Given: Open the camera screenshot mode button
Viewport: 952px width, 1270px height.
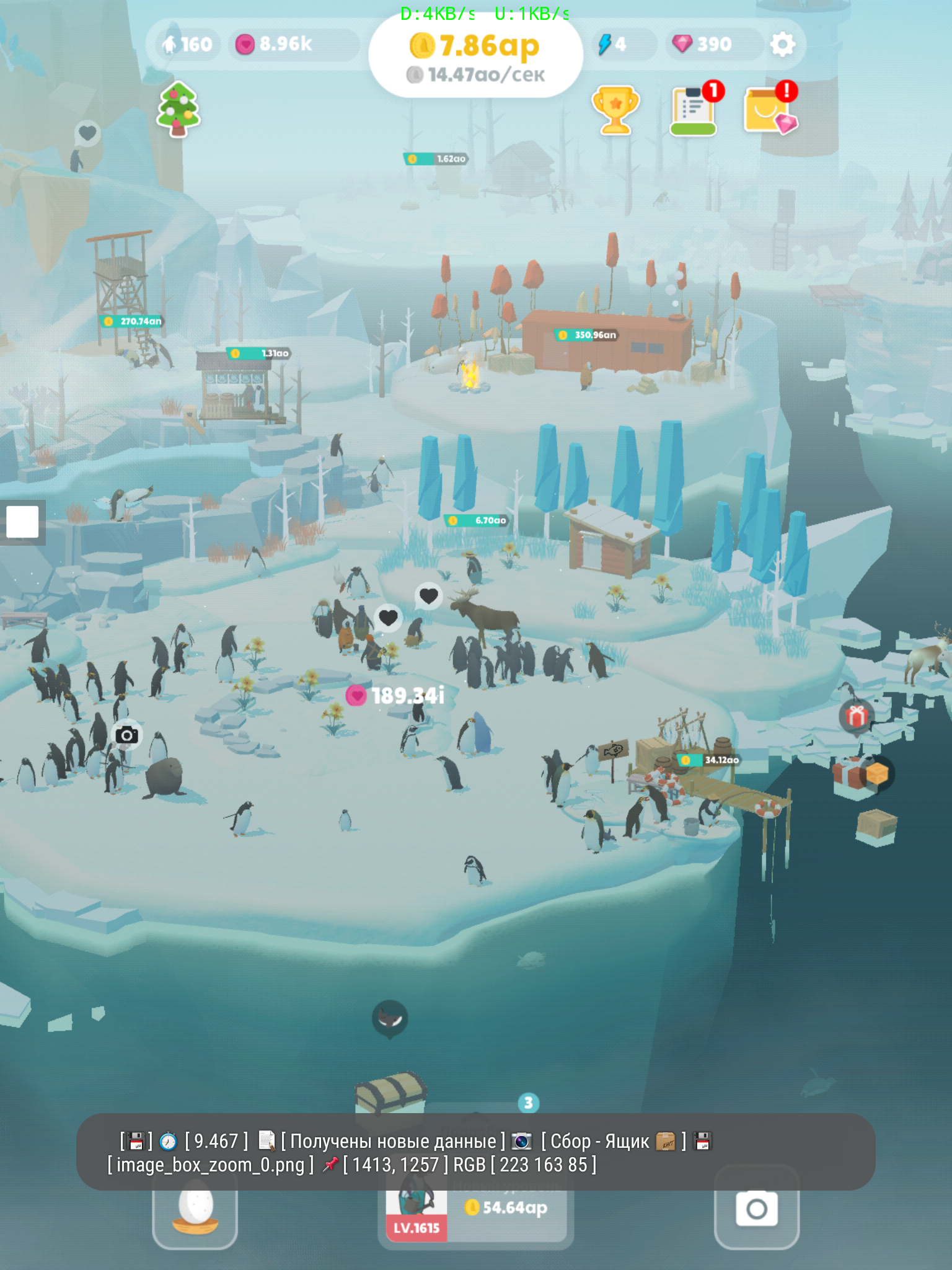Looking at the screenshot, I should pyautogui.click(x=756, y=1208).
